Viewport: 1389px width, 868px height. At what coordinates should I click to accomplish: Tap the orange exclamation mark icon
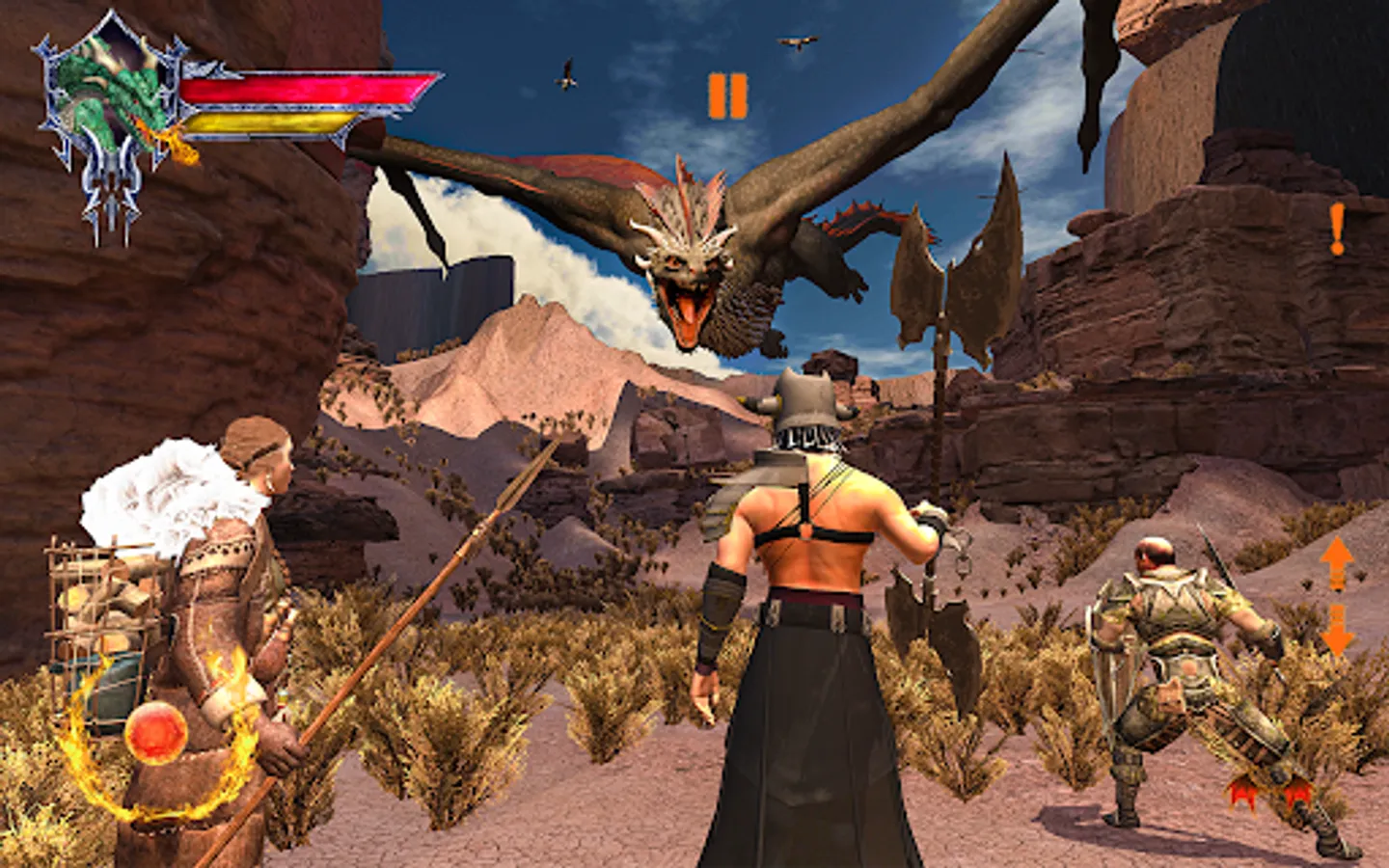pyautogui.click(x=1337, y=230)
